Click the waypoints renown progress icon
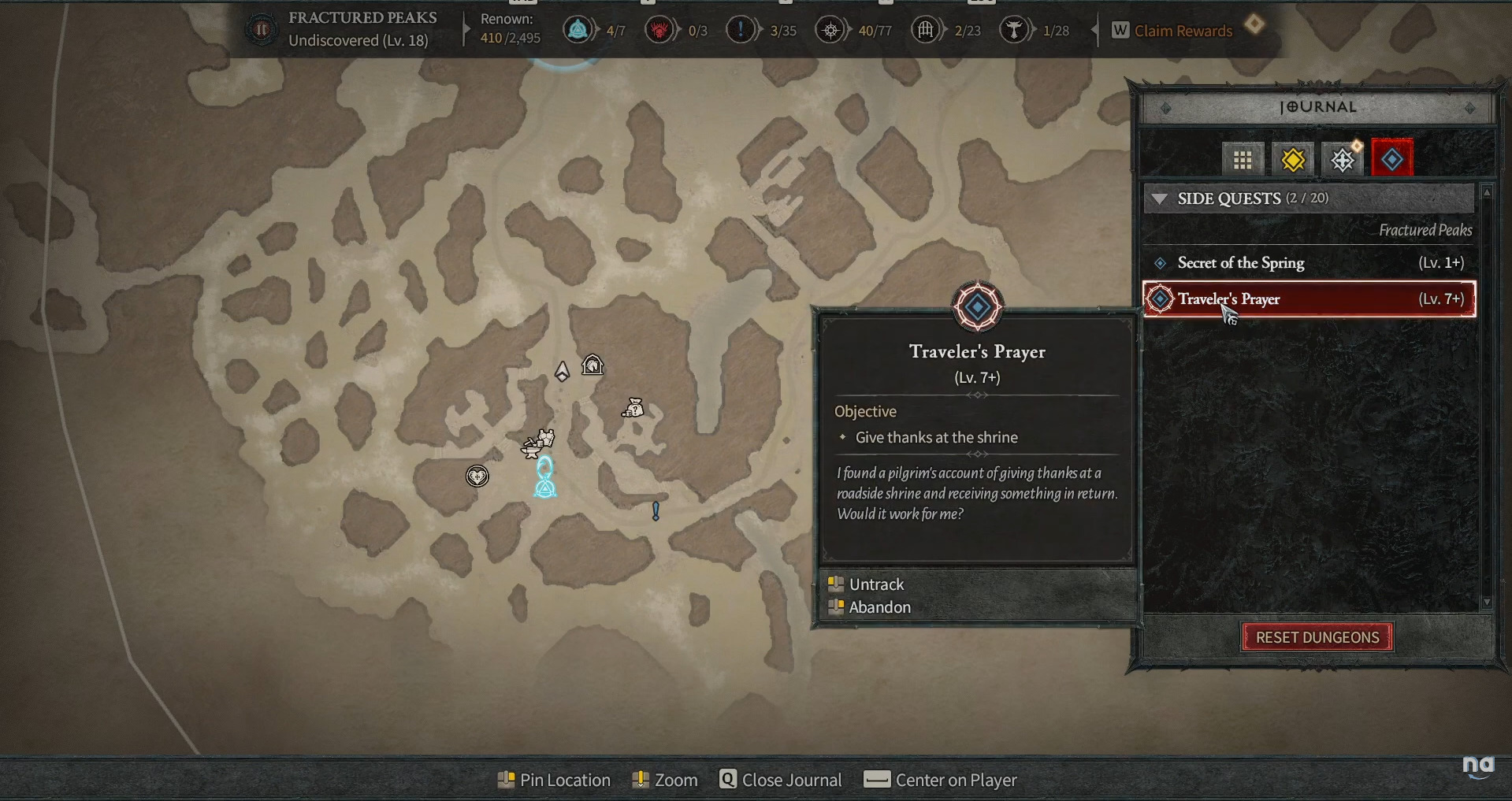Image resolution: width=1512 pixels, height=801 pixels. [x=578, y=31]
